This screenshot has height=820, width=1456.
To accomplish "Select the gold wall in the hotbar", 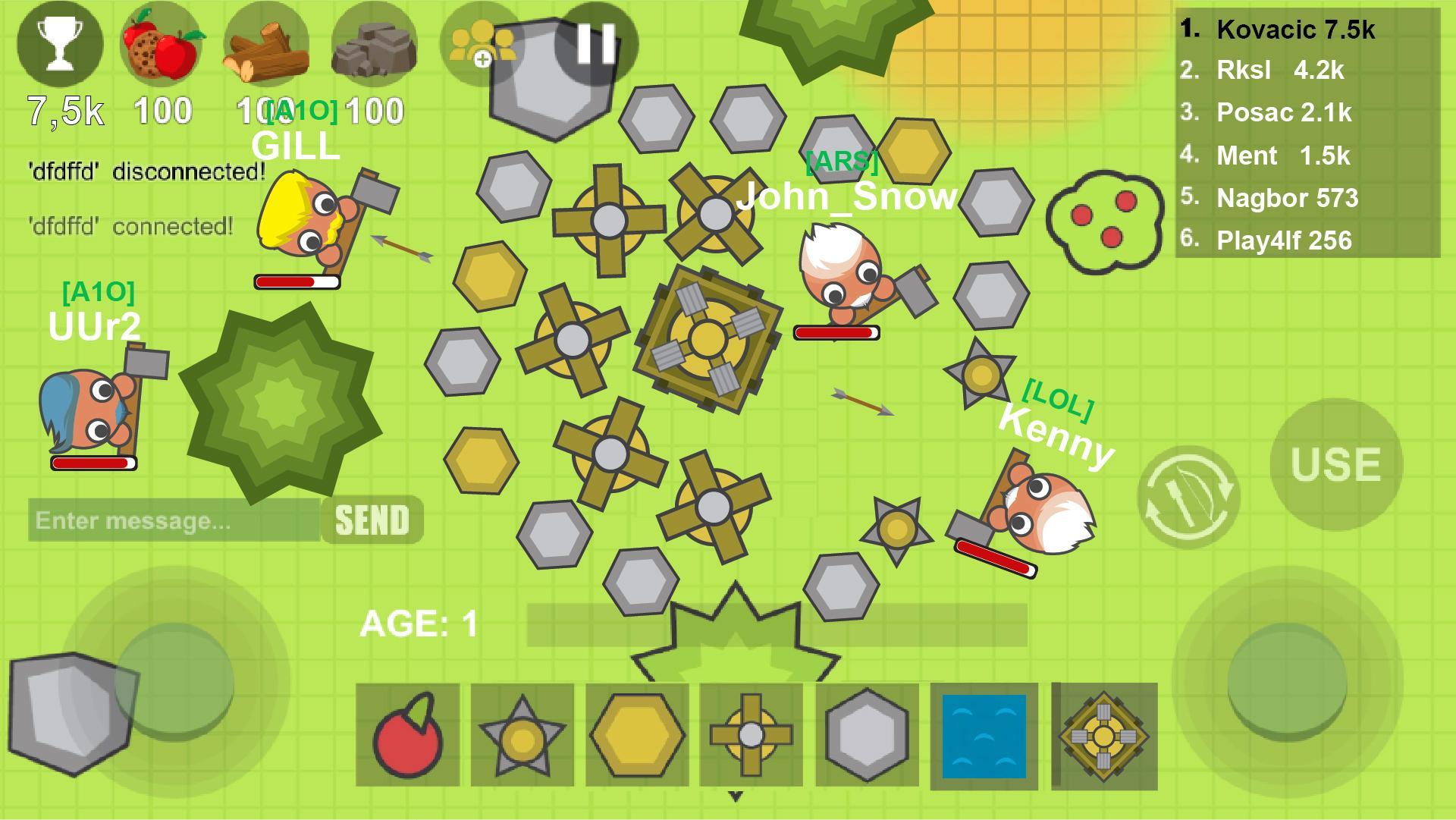I will [x=638, y=734].
